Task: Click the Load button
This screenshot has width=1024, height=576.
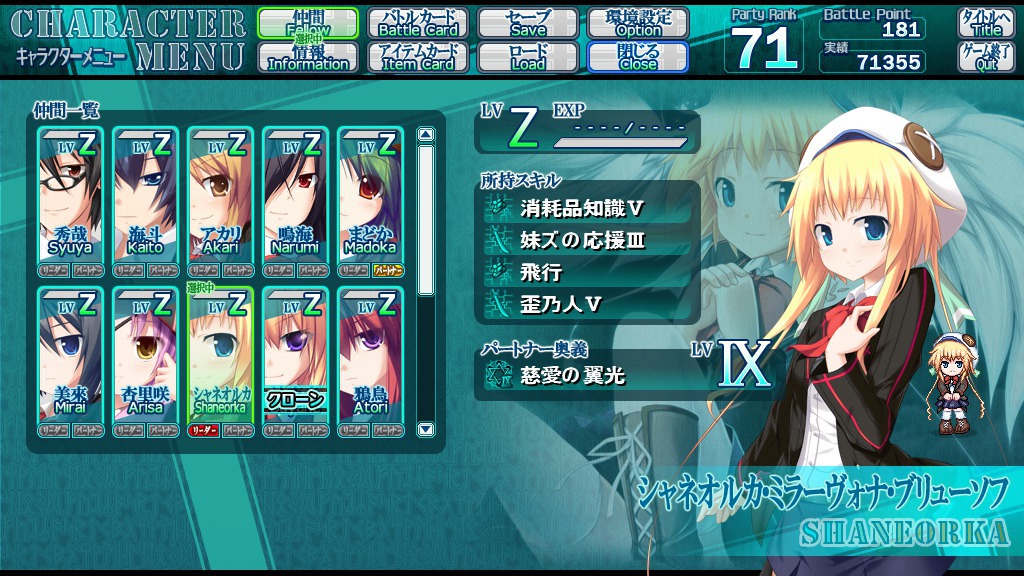Action: pos(528,57)
